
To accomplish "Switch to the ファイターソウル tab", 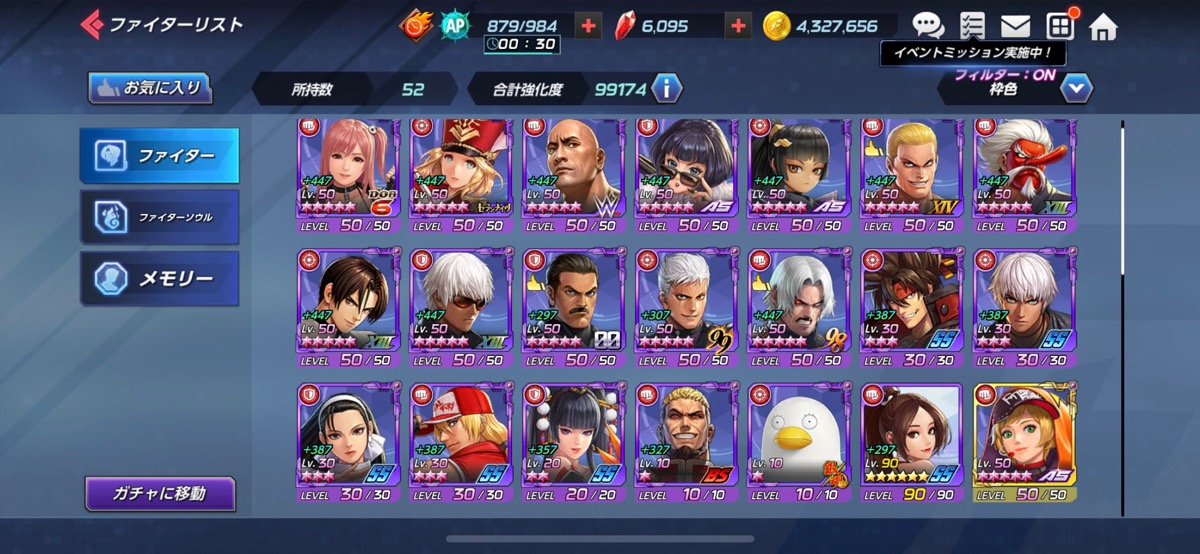I will click(x=160, y=216).
